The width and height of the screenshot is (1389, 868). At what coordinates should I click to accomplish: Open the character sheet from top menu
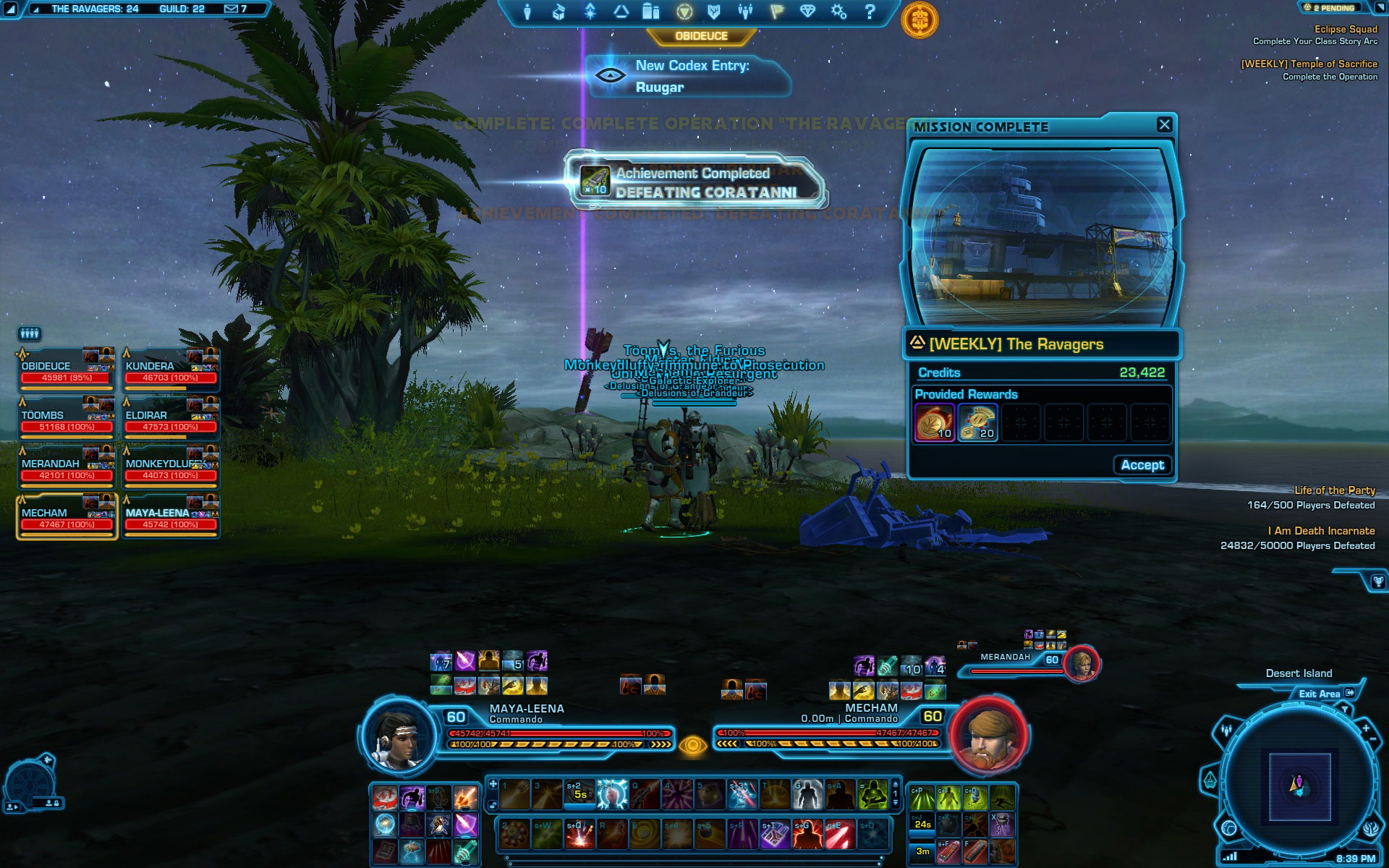point(527,12)
